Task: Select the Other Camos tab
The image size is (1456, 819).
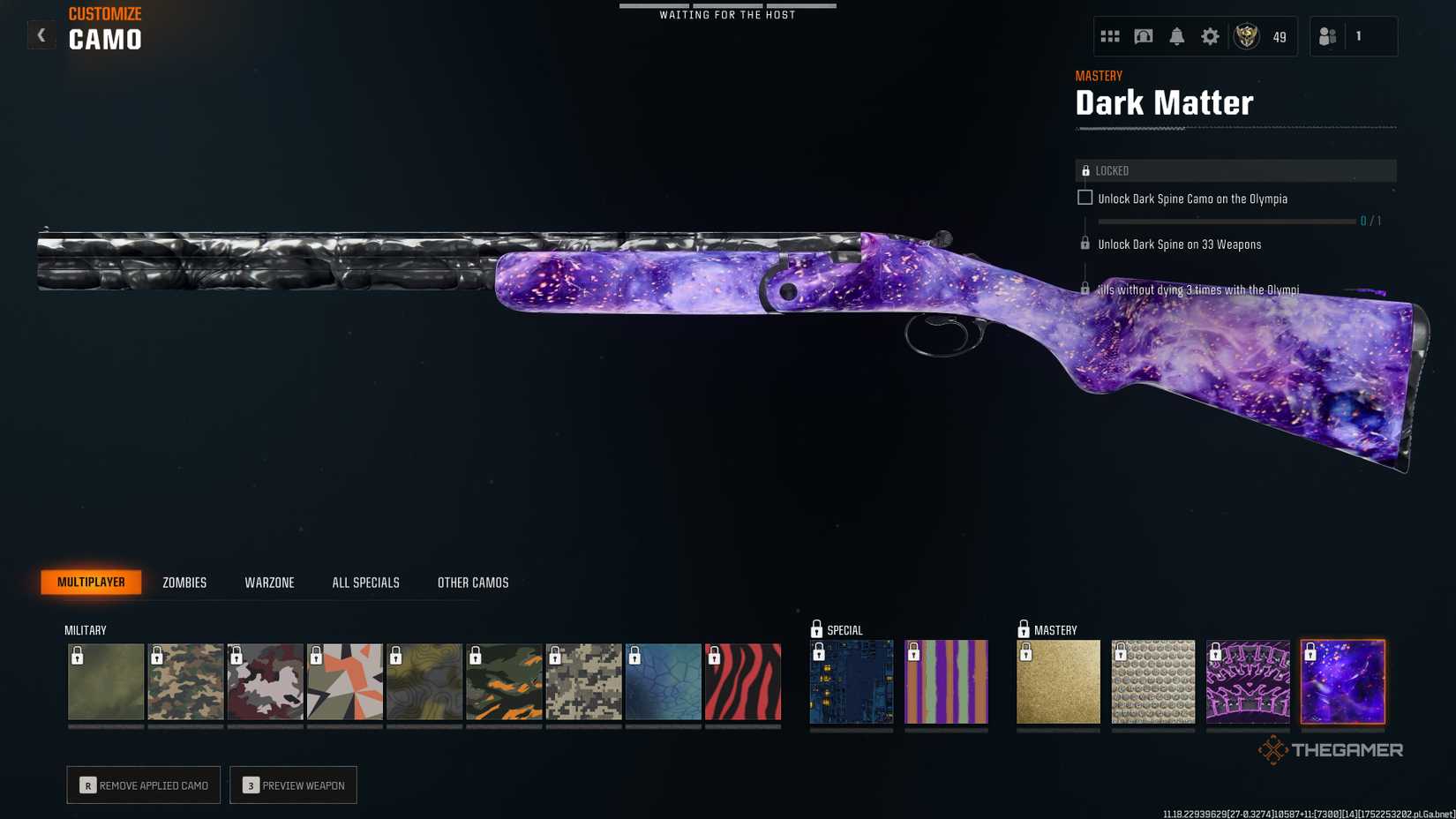Action: pos(473,582)
